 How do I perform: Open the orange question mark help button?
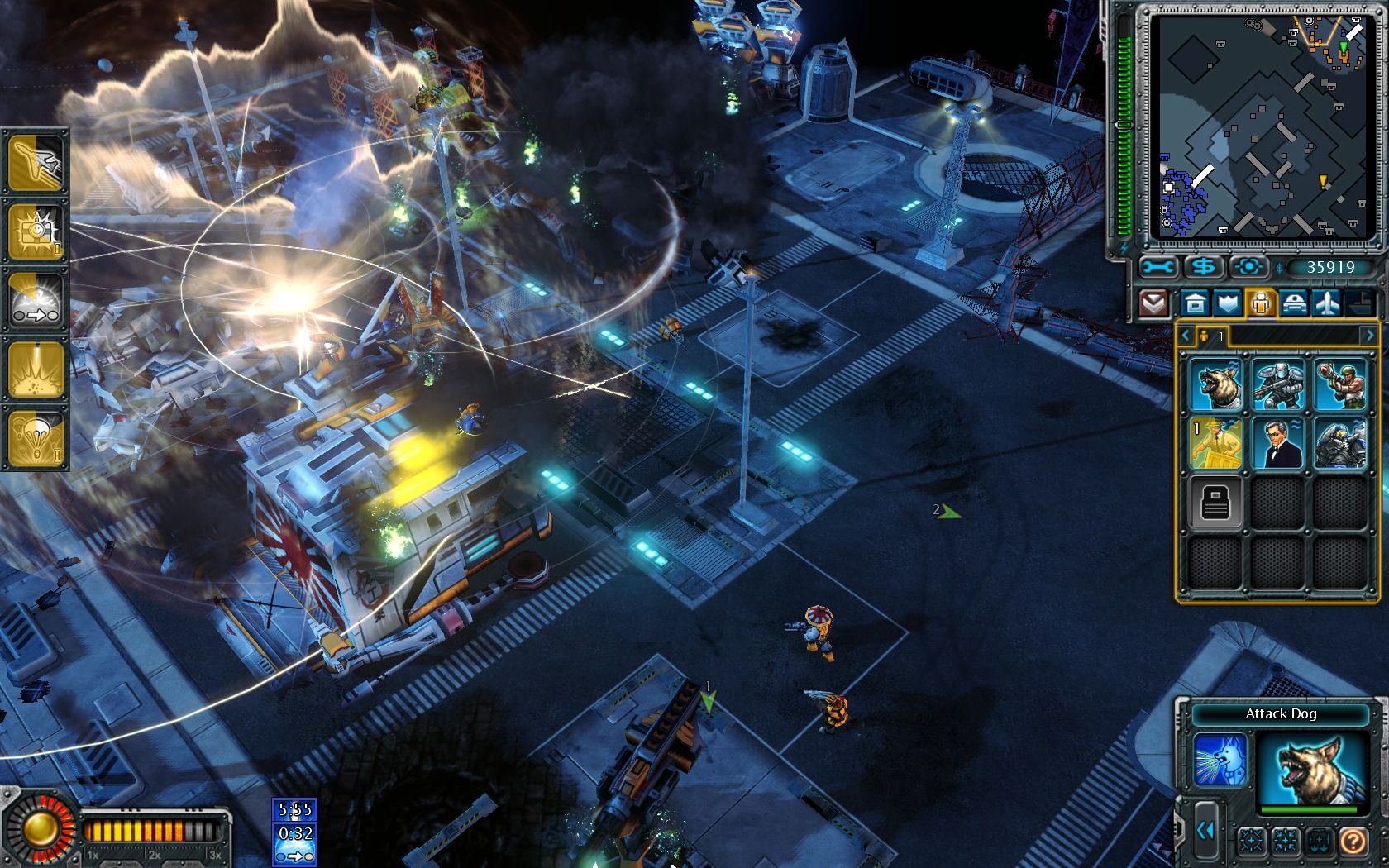[x=1353, y=842]
